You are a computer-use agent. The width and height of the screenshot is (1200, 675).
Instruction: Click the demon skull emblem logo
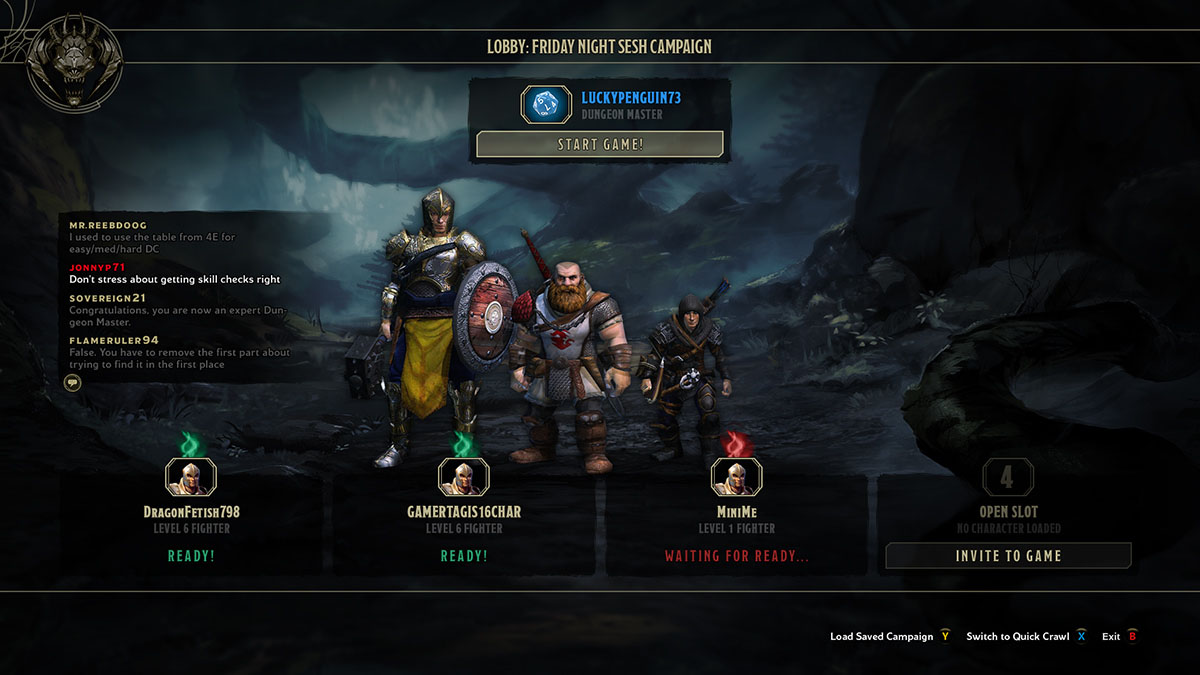pyautogui.click(x=75, y=62)
